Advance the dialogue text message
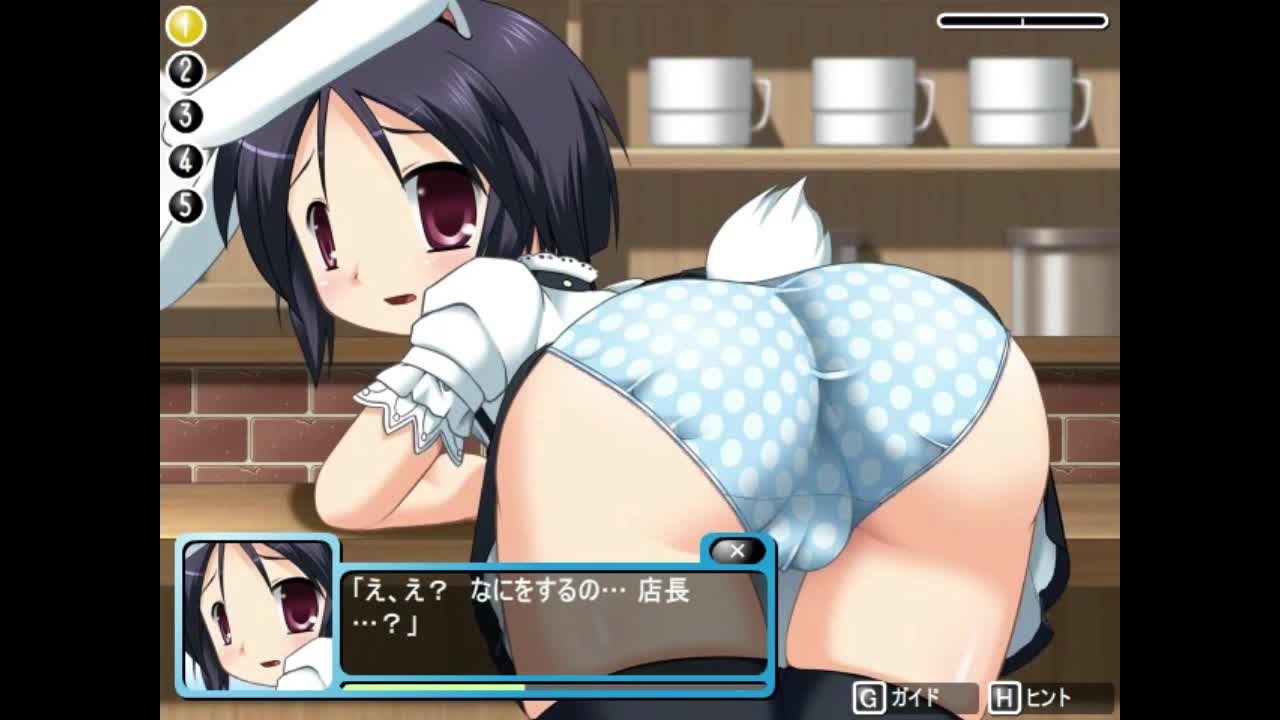The height and width of the screenshot is (720, 1280). [553, 622]
